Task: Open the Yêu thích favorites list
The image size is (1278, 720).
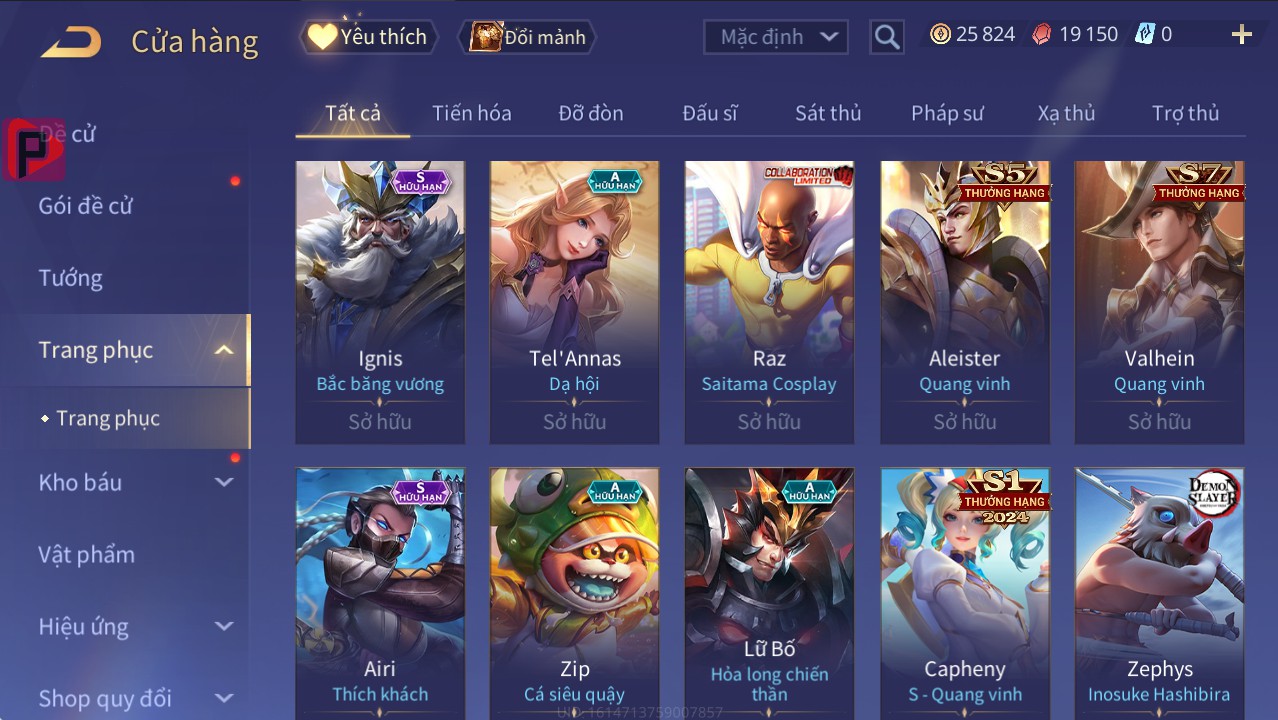Action: tap(367, 37)
